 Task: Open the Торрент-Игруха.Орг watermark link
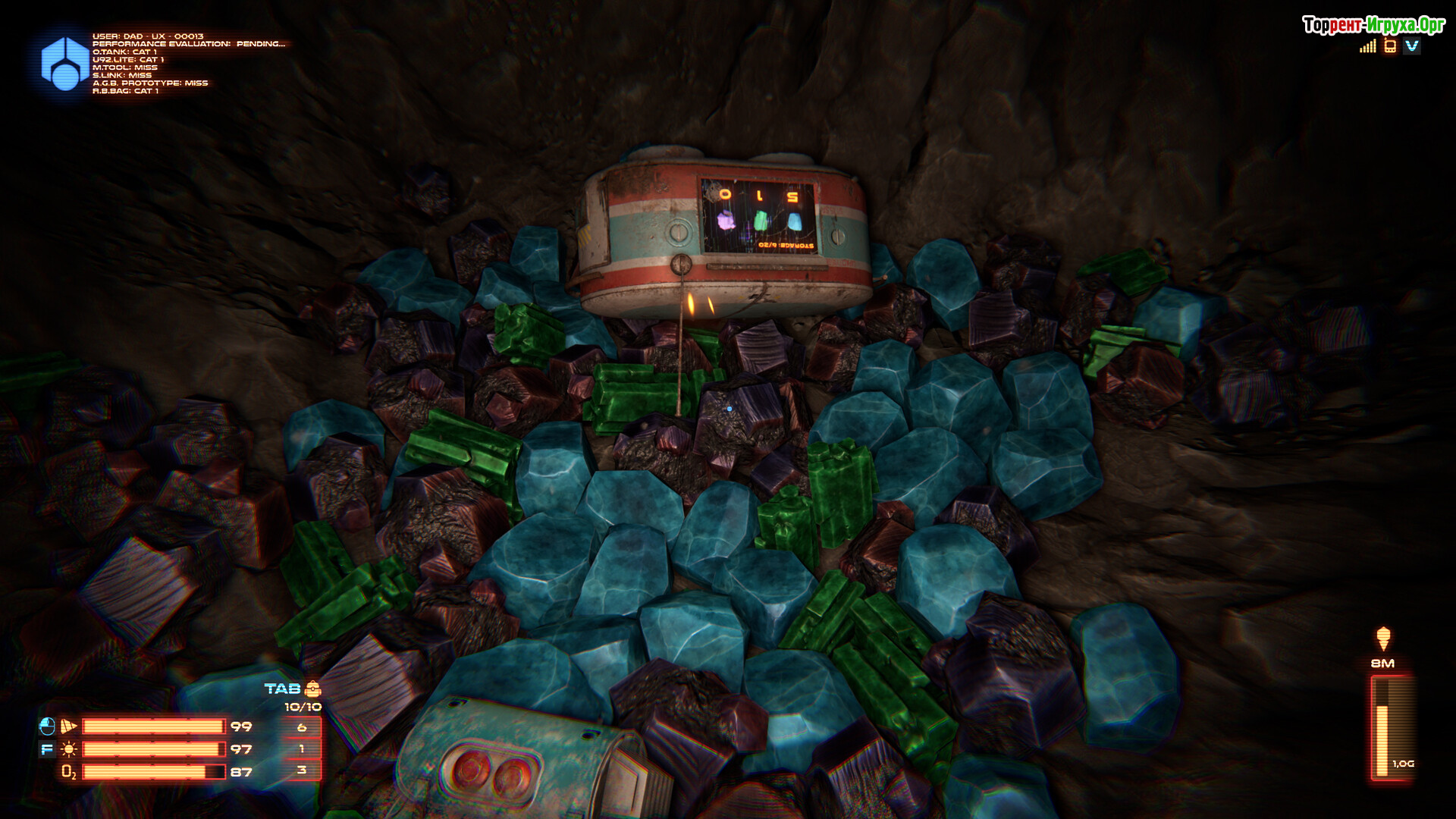1373,25
